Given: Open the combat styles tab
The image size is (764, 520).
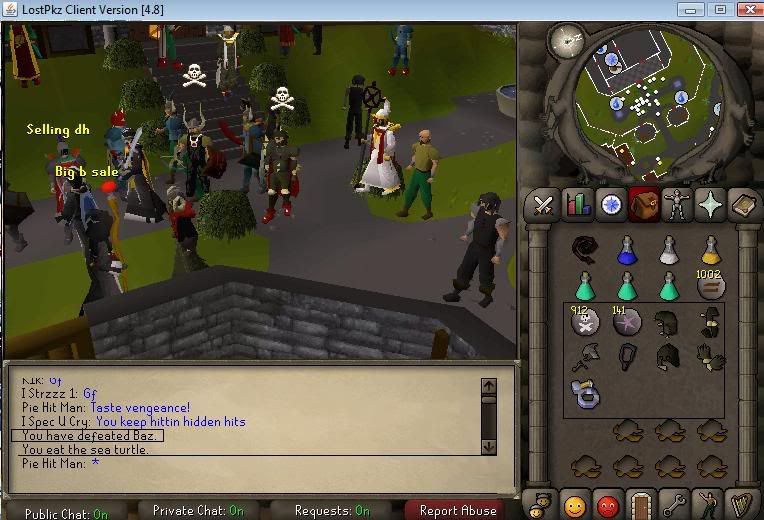Looking at the screenshot, I should 543,206.
